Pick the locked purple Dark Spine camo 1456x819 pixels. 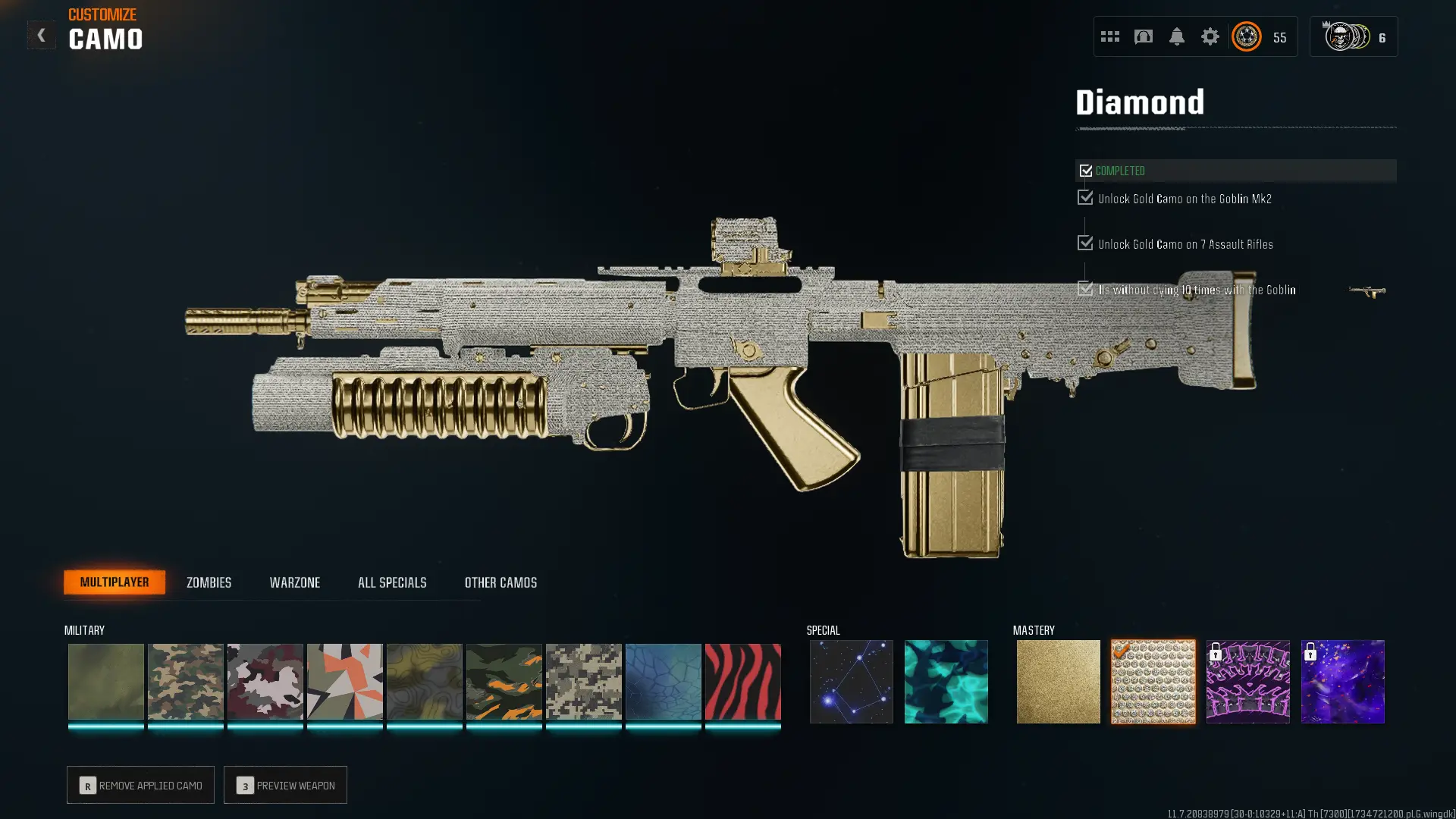point(1247,681)
